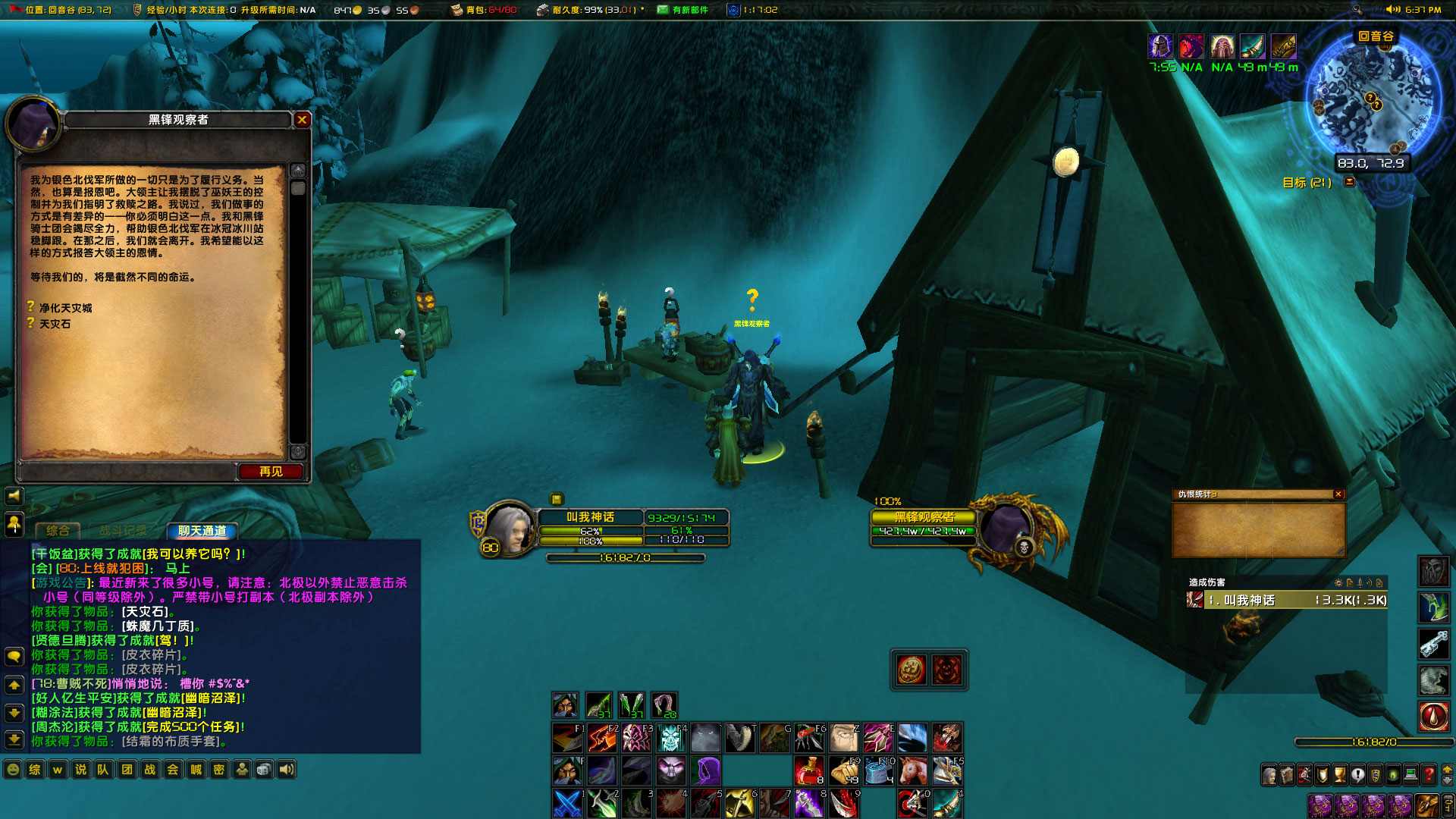Image resolution: width=1456 pixels, height=819 pixels.
Task: Click the 再见 button in the quest dialog
Action: click(269, 471)
